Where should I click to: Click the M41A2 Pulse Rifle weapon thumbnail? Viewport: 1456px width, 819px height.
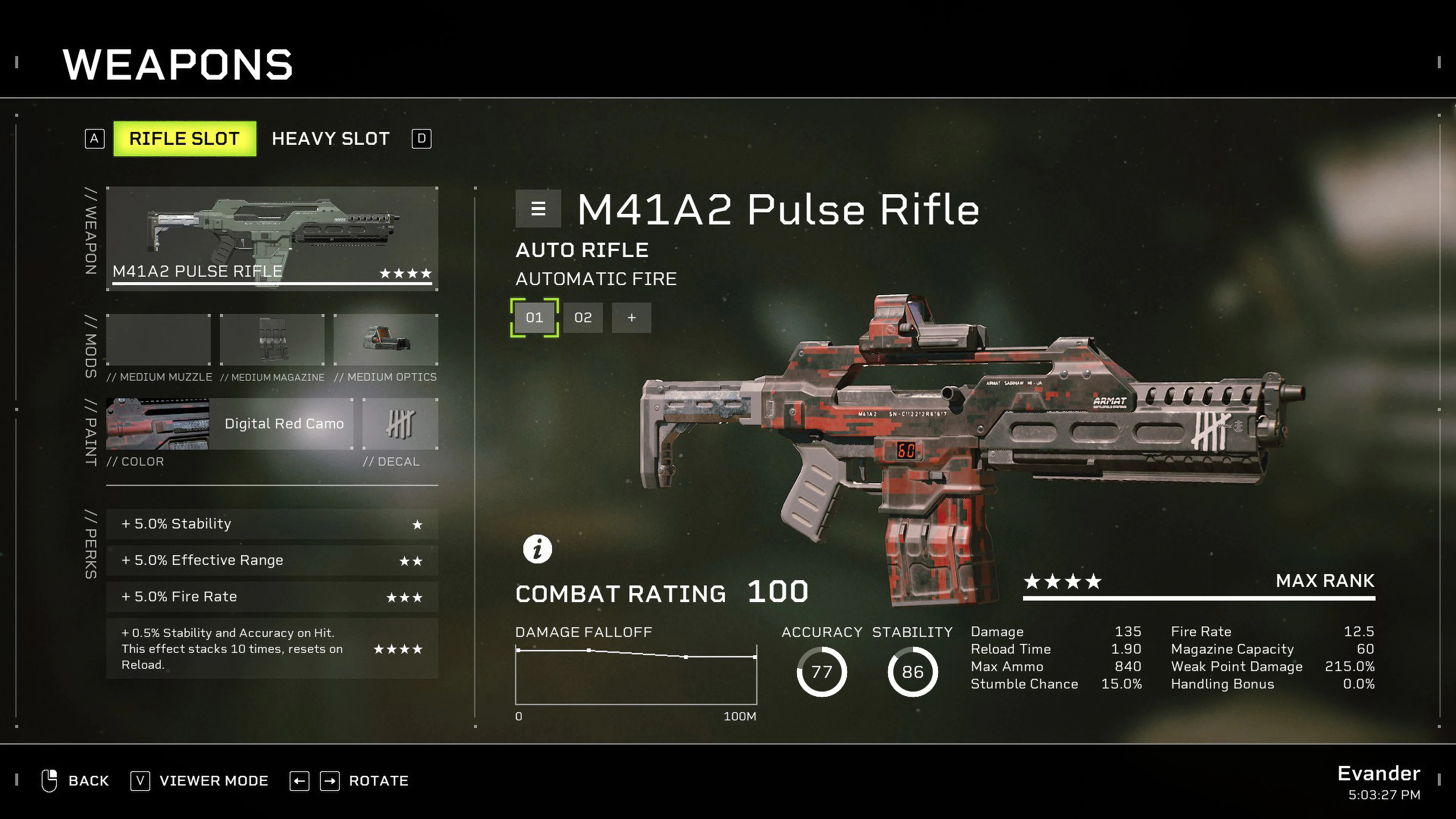coord(271,237)
